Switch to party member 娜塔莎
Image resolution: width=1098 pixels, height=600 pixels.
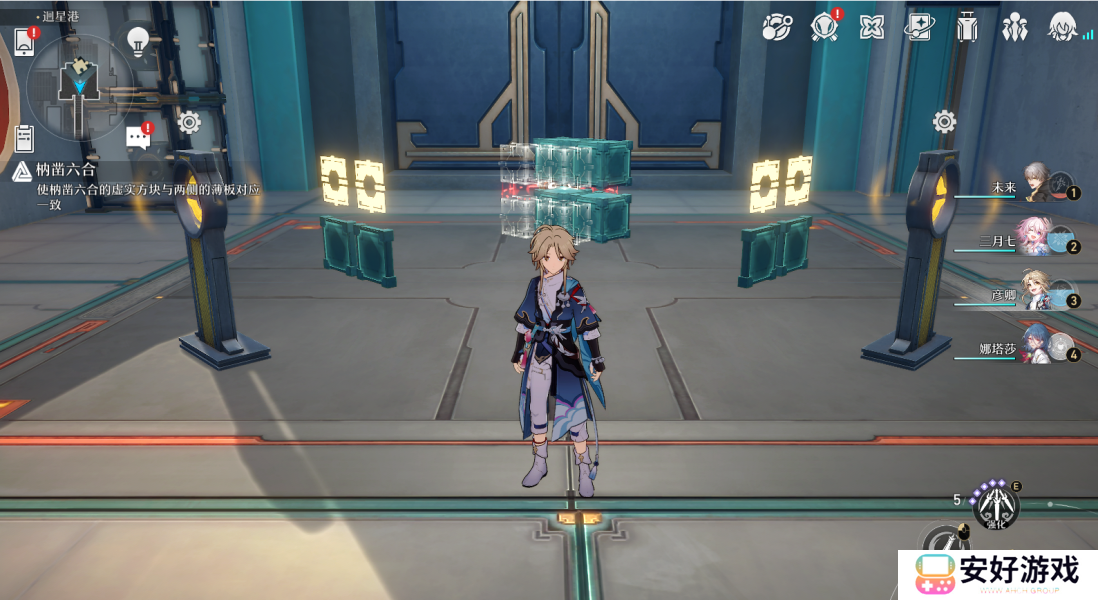1036,345
